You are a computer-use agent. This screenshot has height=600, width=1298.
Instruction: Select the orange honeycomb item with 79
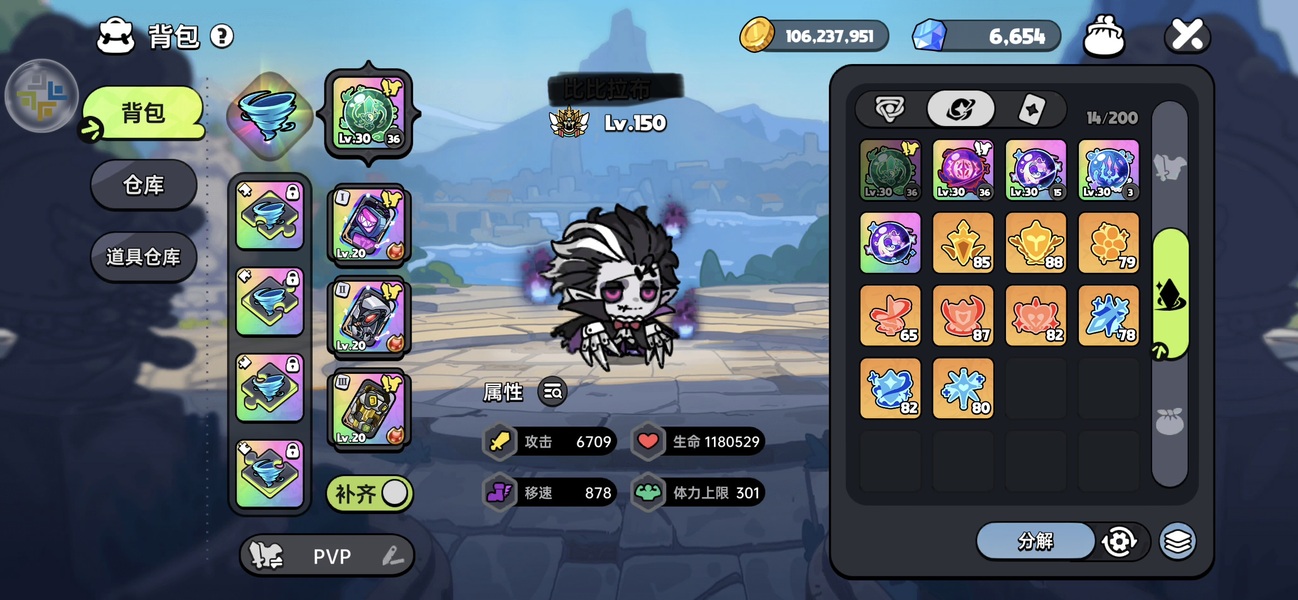1108,243
